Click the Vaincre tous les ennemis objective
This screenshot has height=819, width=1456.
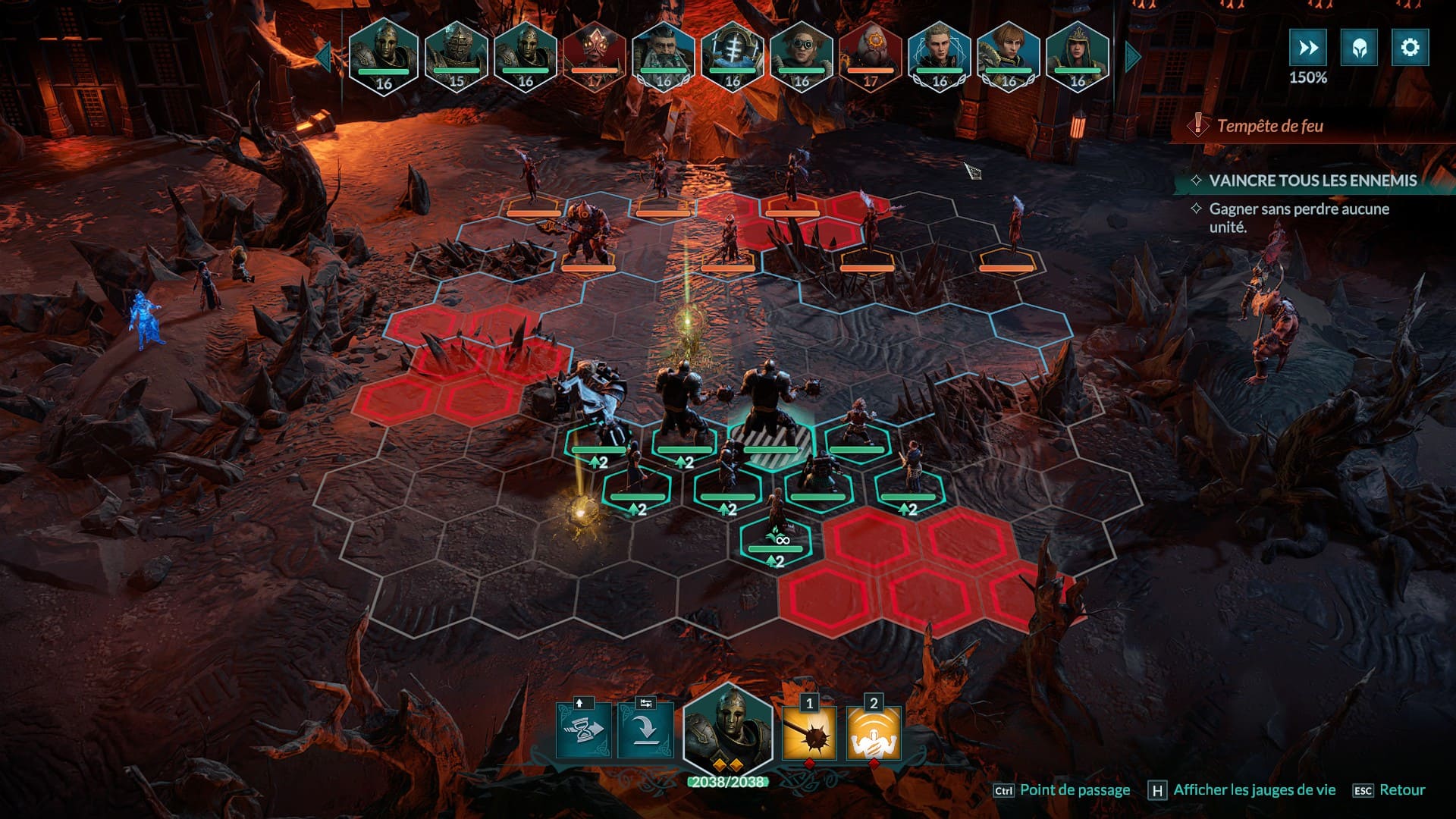(1312, 180)
